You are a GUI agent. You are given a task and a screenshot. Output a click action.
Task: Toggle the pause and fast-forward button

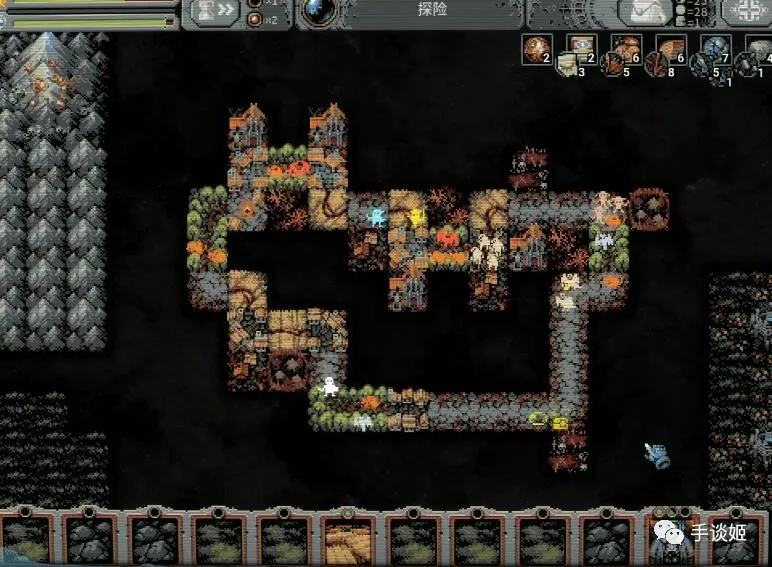(213, 12)
